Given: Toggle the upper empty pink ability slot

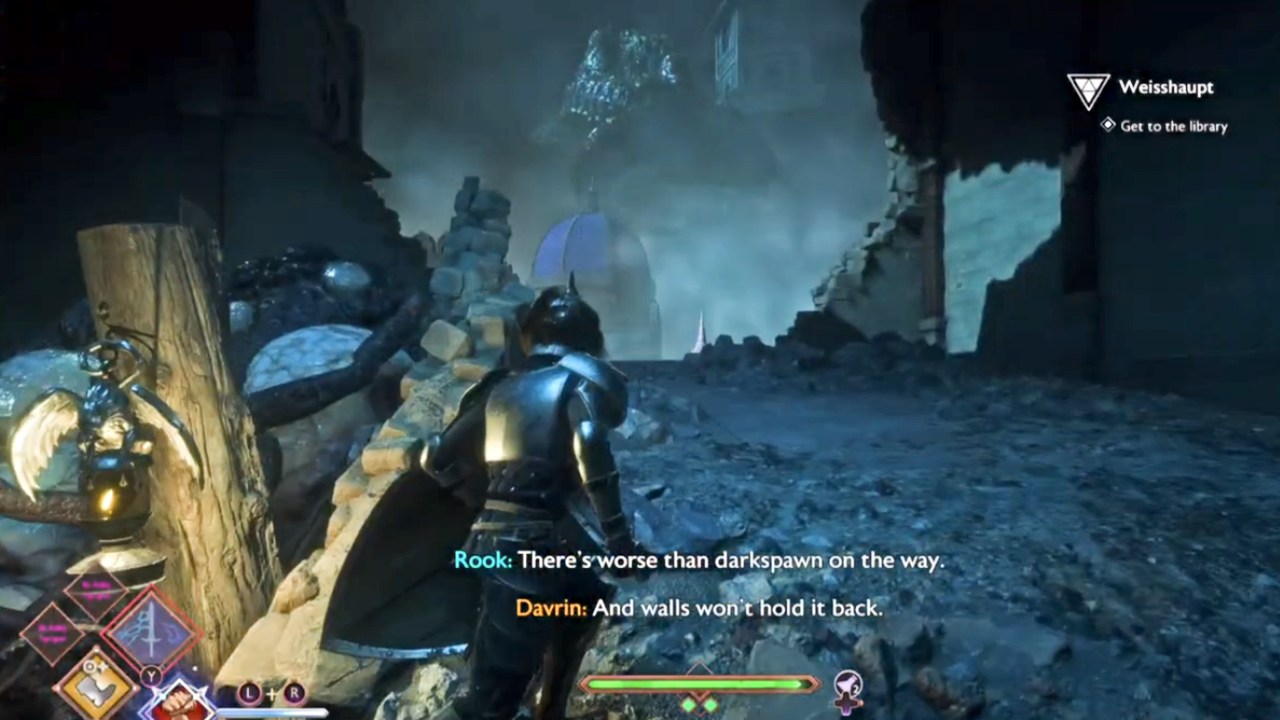Looking at the screenshot, I should [x=96, y=588].
